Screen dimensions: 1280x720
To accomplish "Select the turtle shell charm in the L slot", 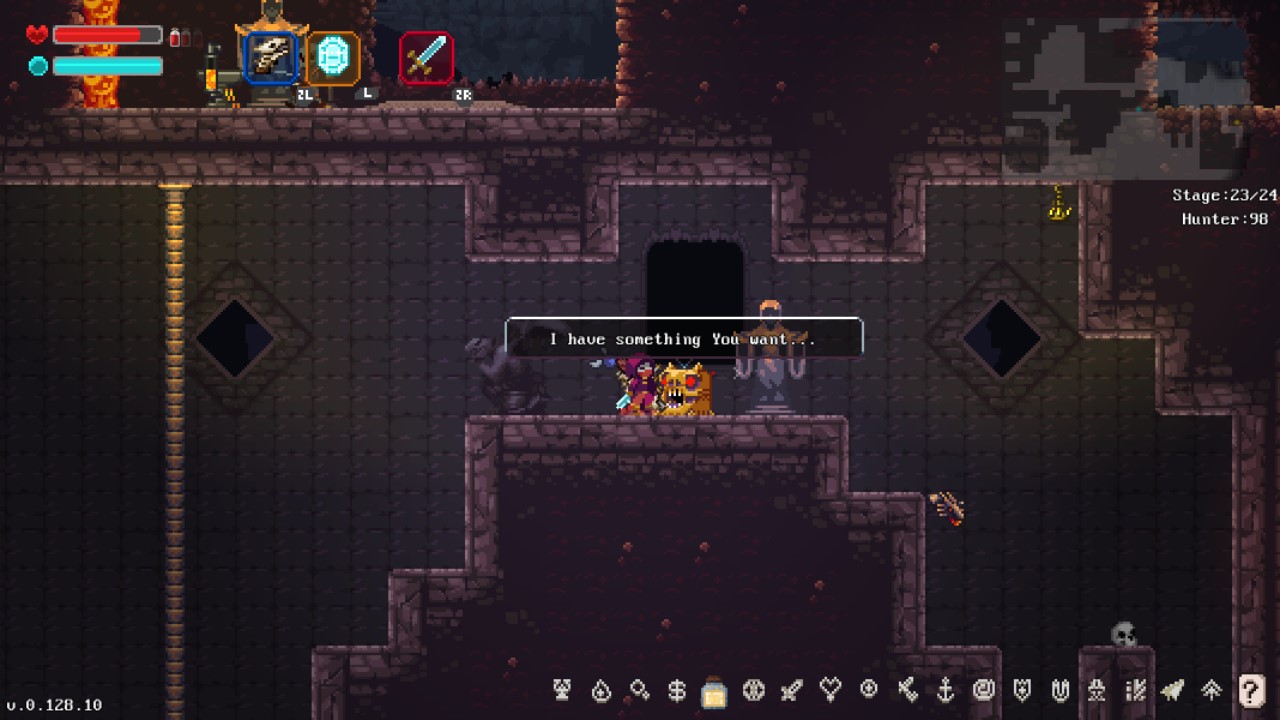I will tap(333, 57).
